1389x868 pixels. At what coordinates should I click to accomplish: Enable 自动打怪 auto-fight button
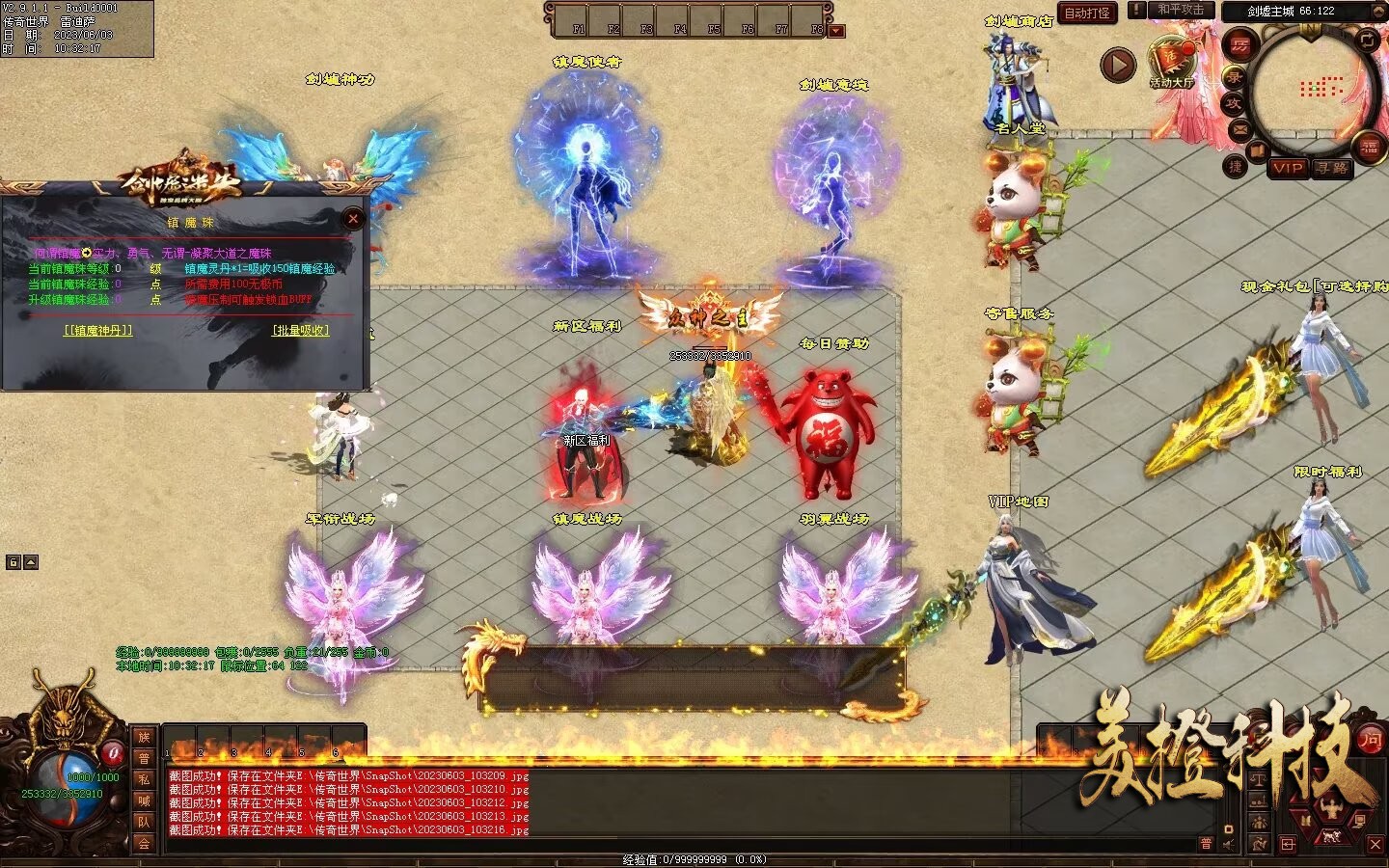[1087, 14]
